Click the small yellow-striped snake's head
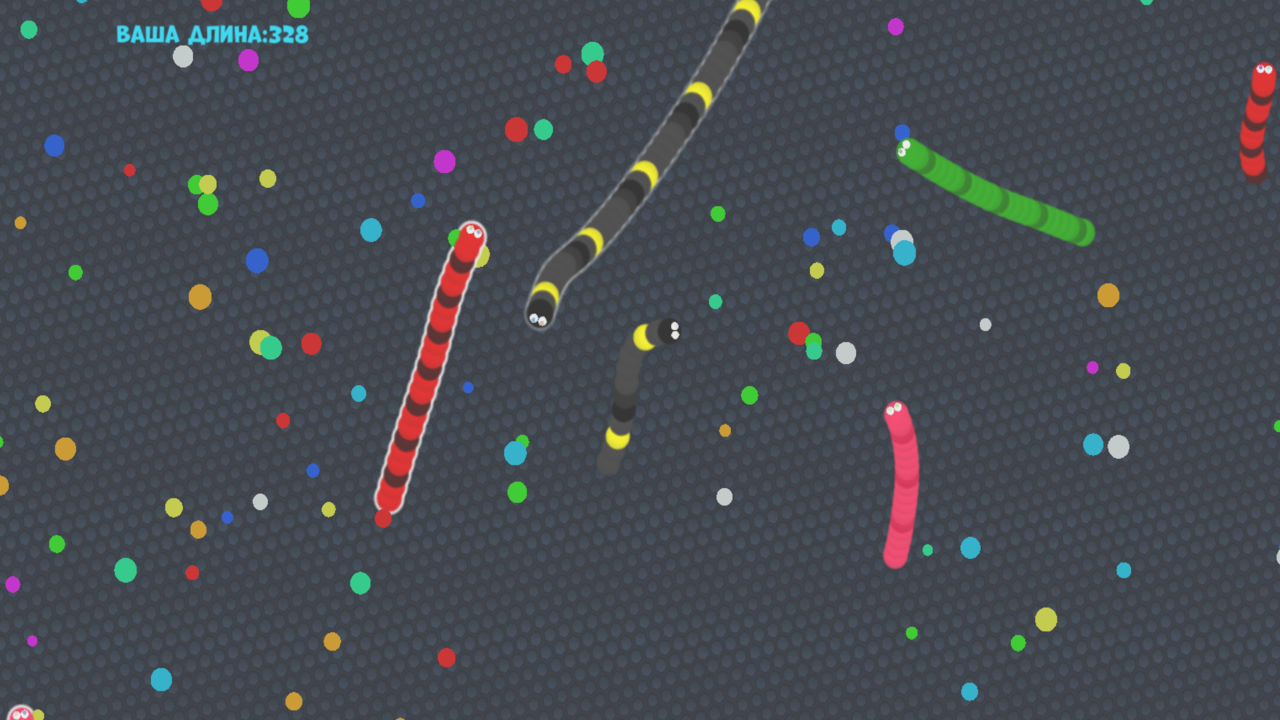Image resolution: width=1280 pixels, height=720 pixels. 668,330
